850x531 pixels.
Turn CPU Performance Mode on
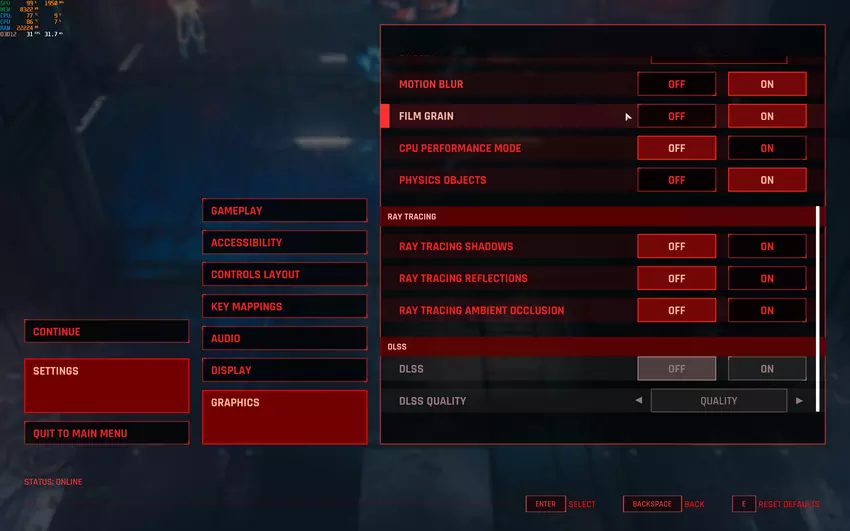[767, 148]
